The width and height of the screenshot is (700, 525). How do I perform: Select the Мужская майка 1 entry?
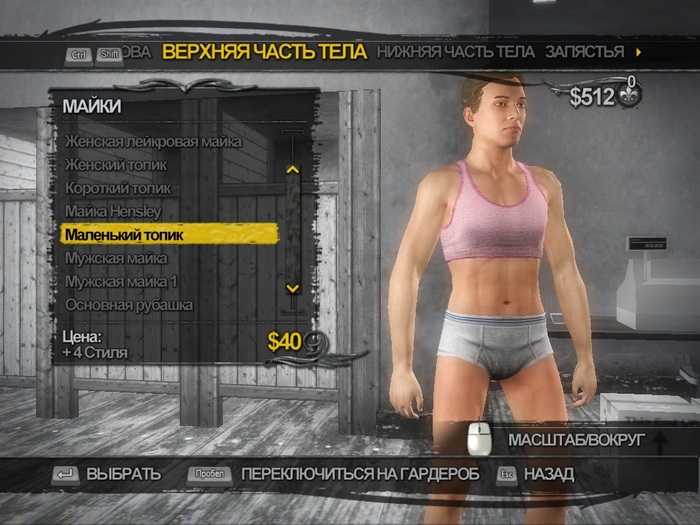120,281
